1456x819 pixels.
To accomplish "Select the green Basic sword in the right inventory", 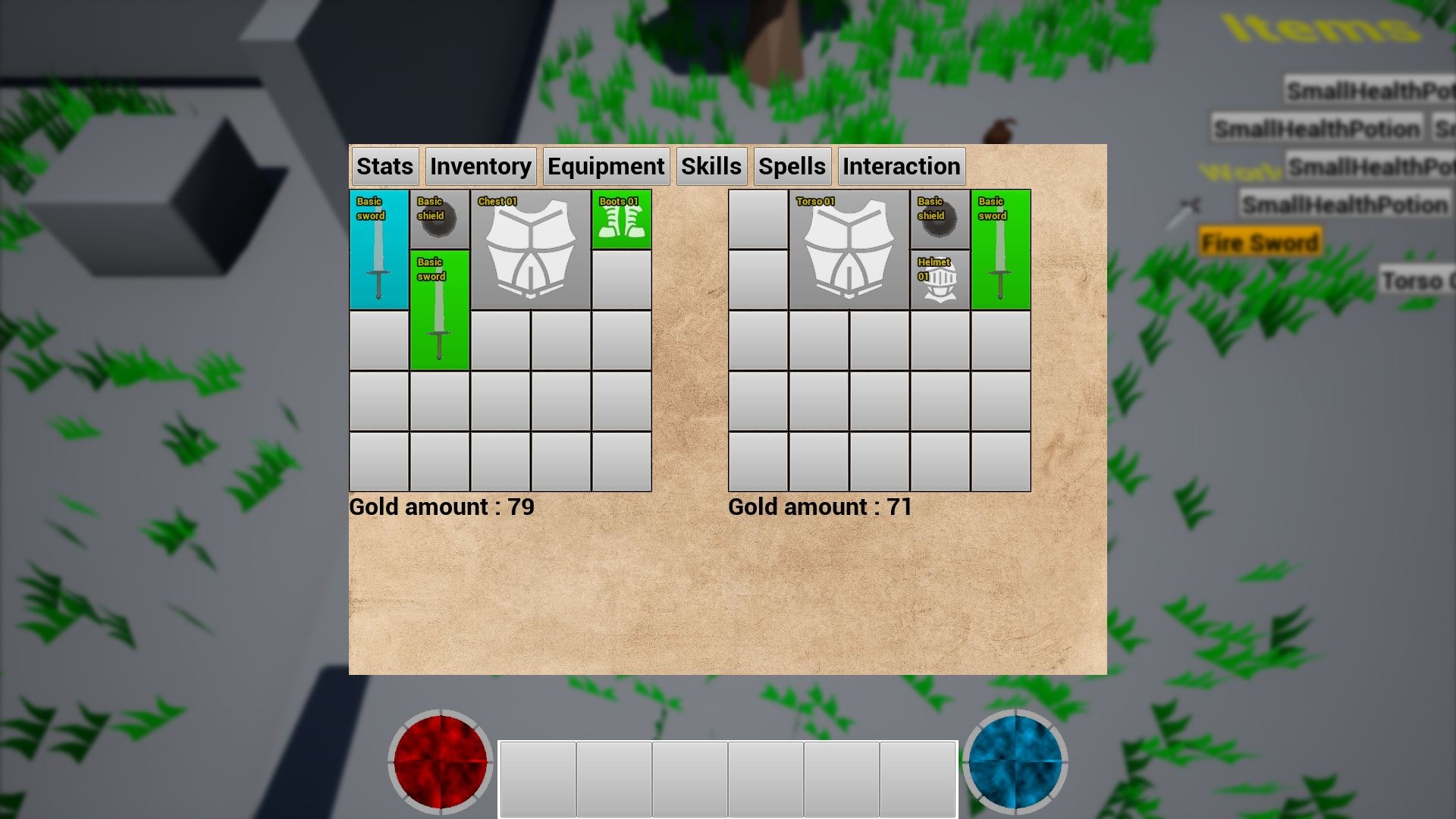I will pyautogui.click(x=999, y=250).
